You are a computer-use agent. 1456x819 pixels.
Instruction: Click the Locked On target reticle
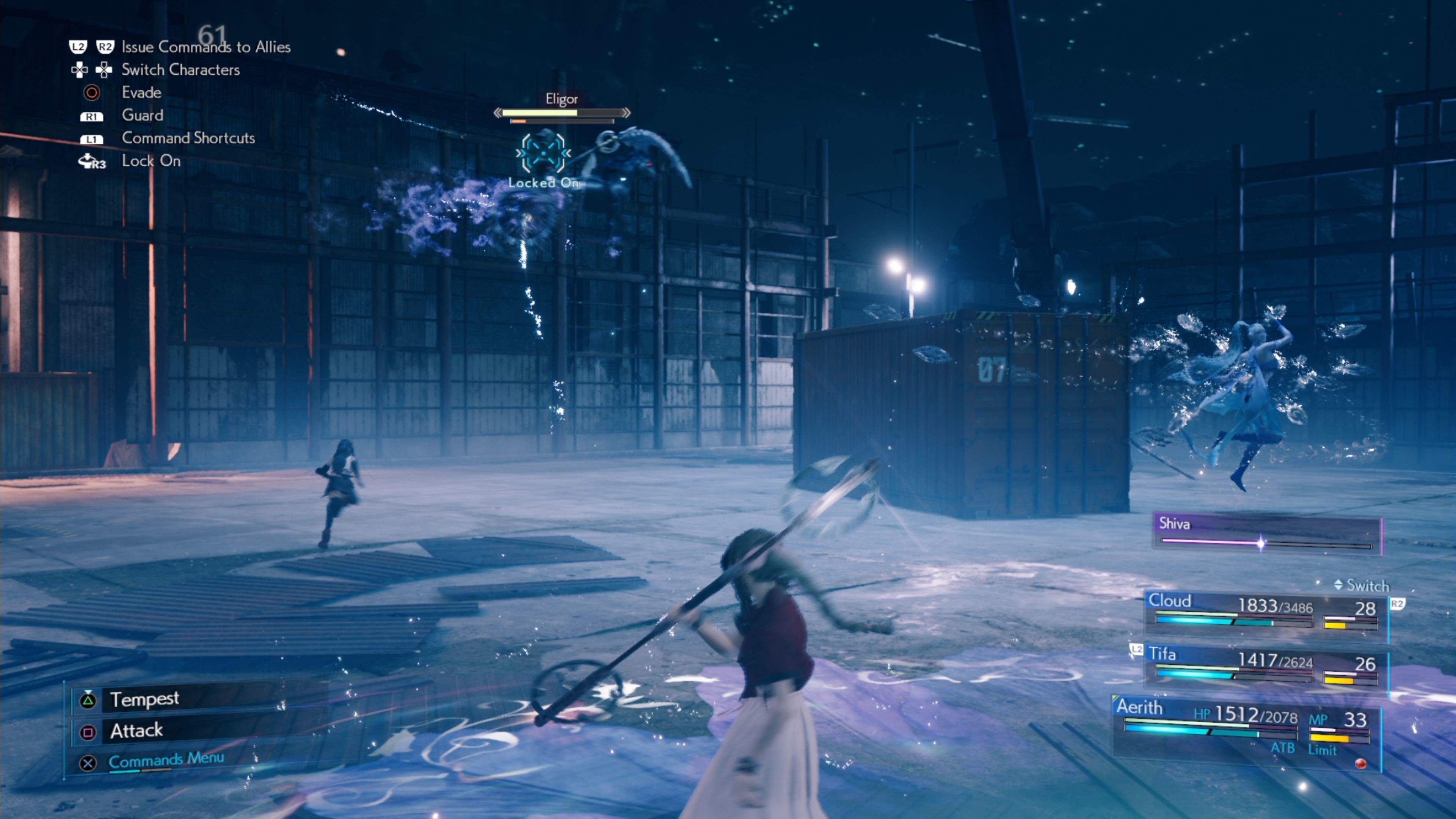pos(543,153)
